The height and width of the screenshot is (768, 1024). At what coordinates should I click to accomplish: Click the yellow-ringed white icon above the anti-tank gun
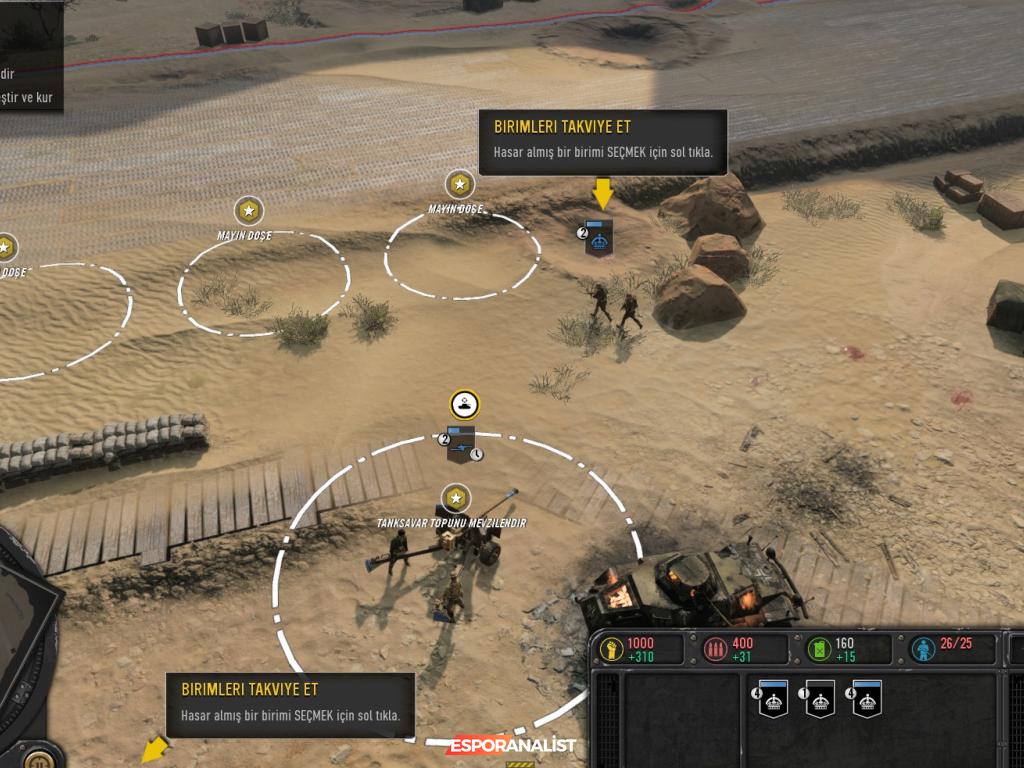pyautogui.click(x=465, y=404)
